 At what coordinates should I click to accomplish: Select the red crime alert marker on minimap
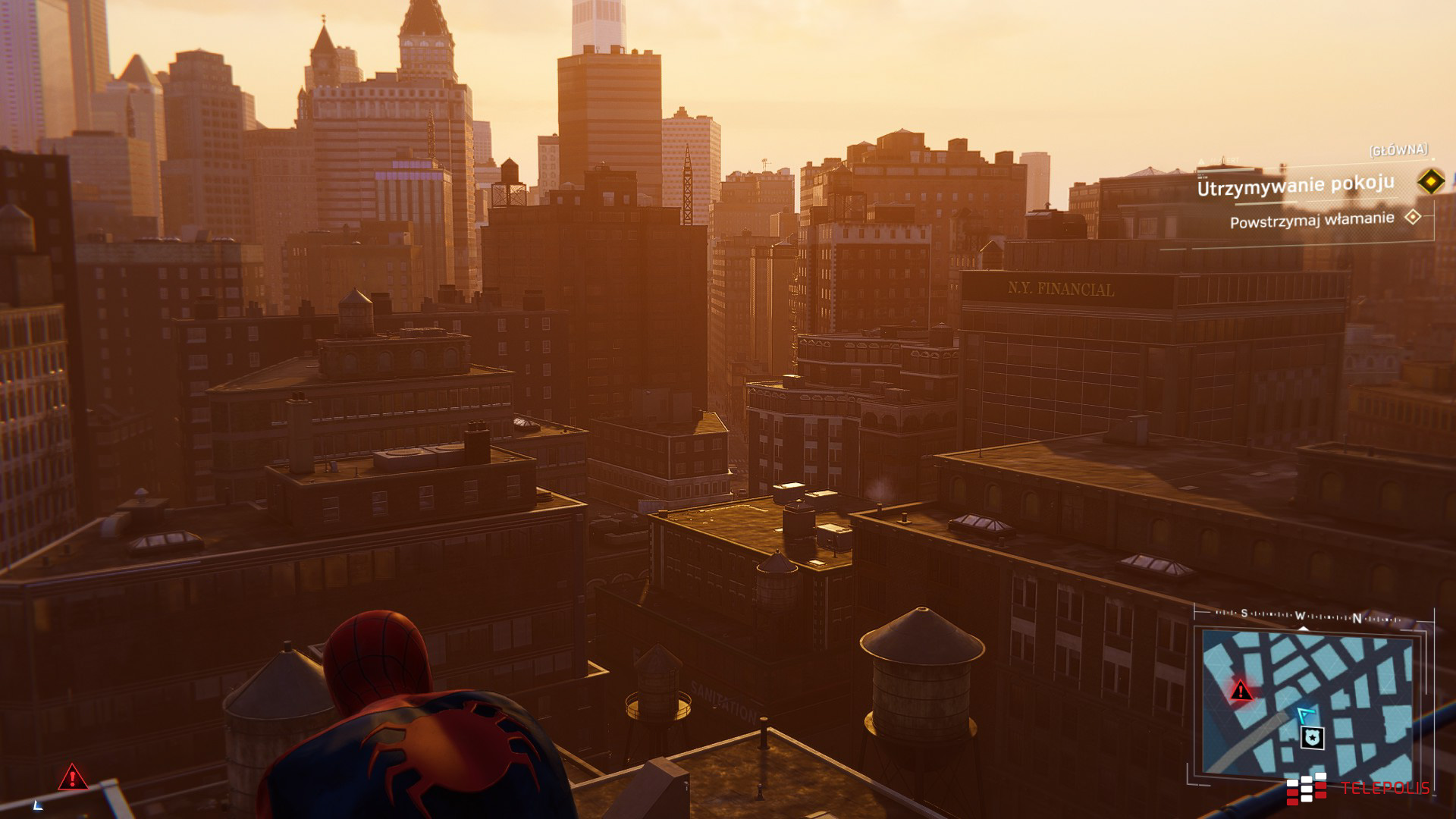click(1241, 690)
